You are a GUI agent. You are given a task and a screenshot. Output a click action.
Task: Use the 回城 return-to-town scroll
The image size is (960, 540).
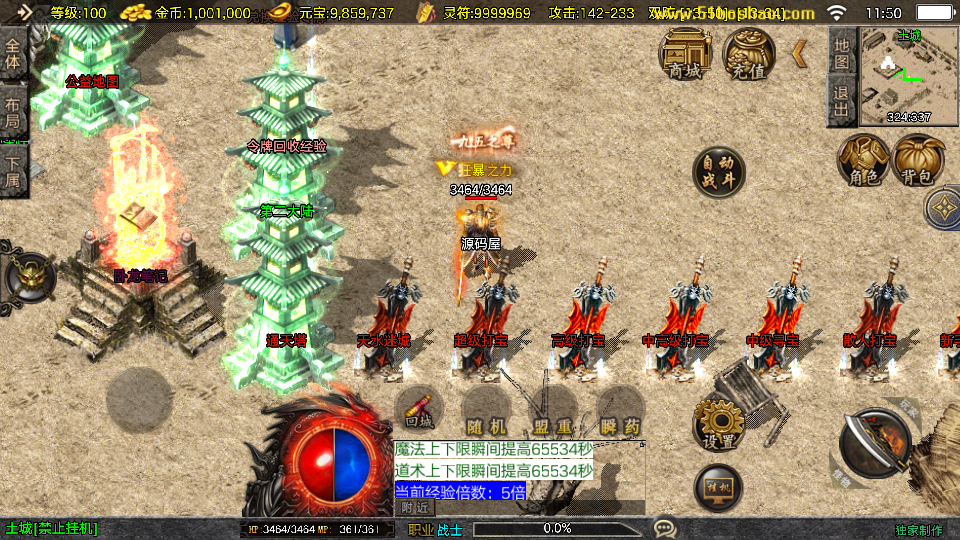[x=419, y=411]
